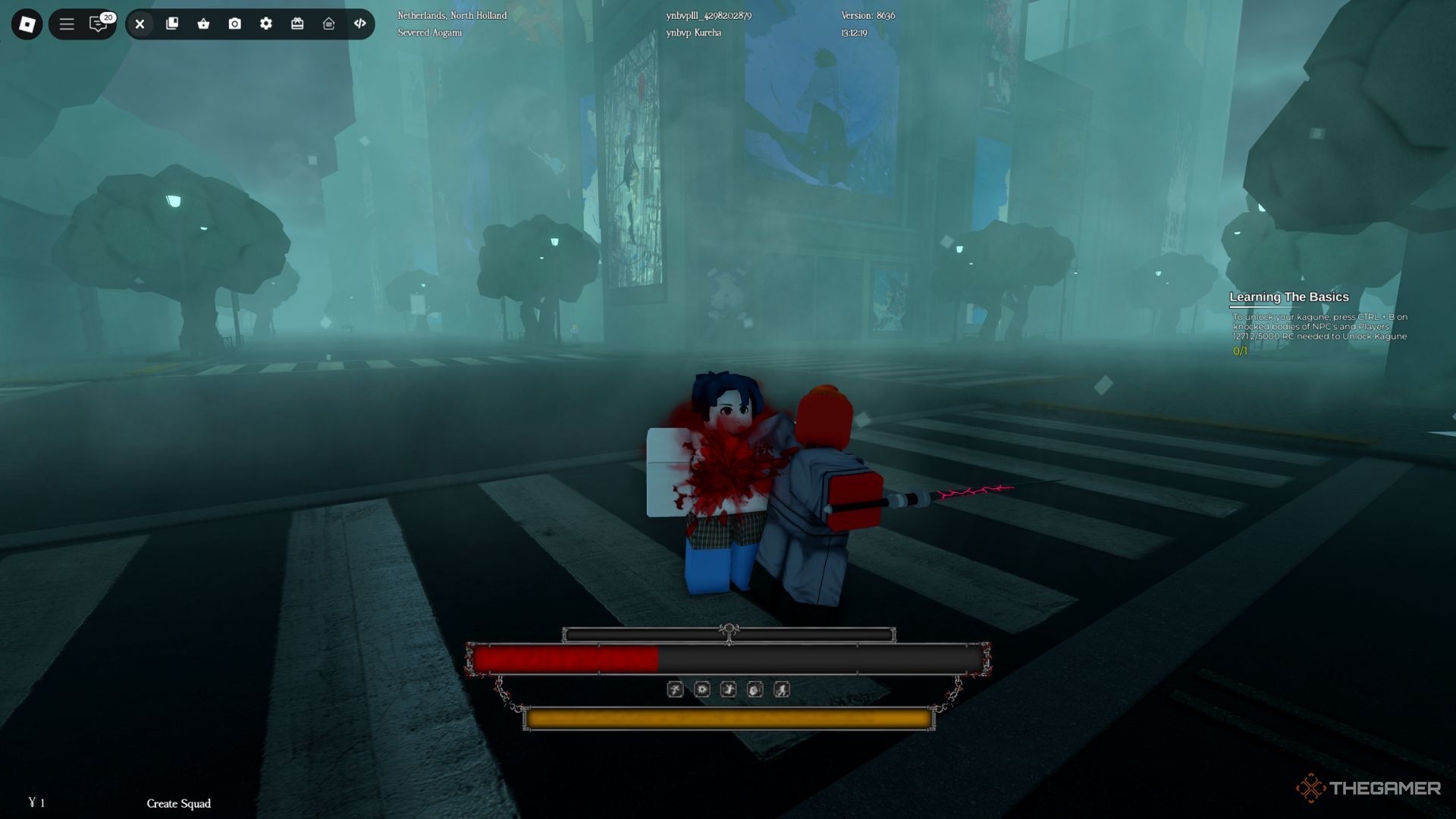
Task: Open the shopping basket store
Action: pyautogui.click(x=203, y=24)
